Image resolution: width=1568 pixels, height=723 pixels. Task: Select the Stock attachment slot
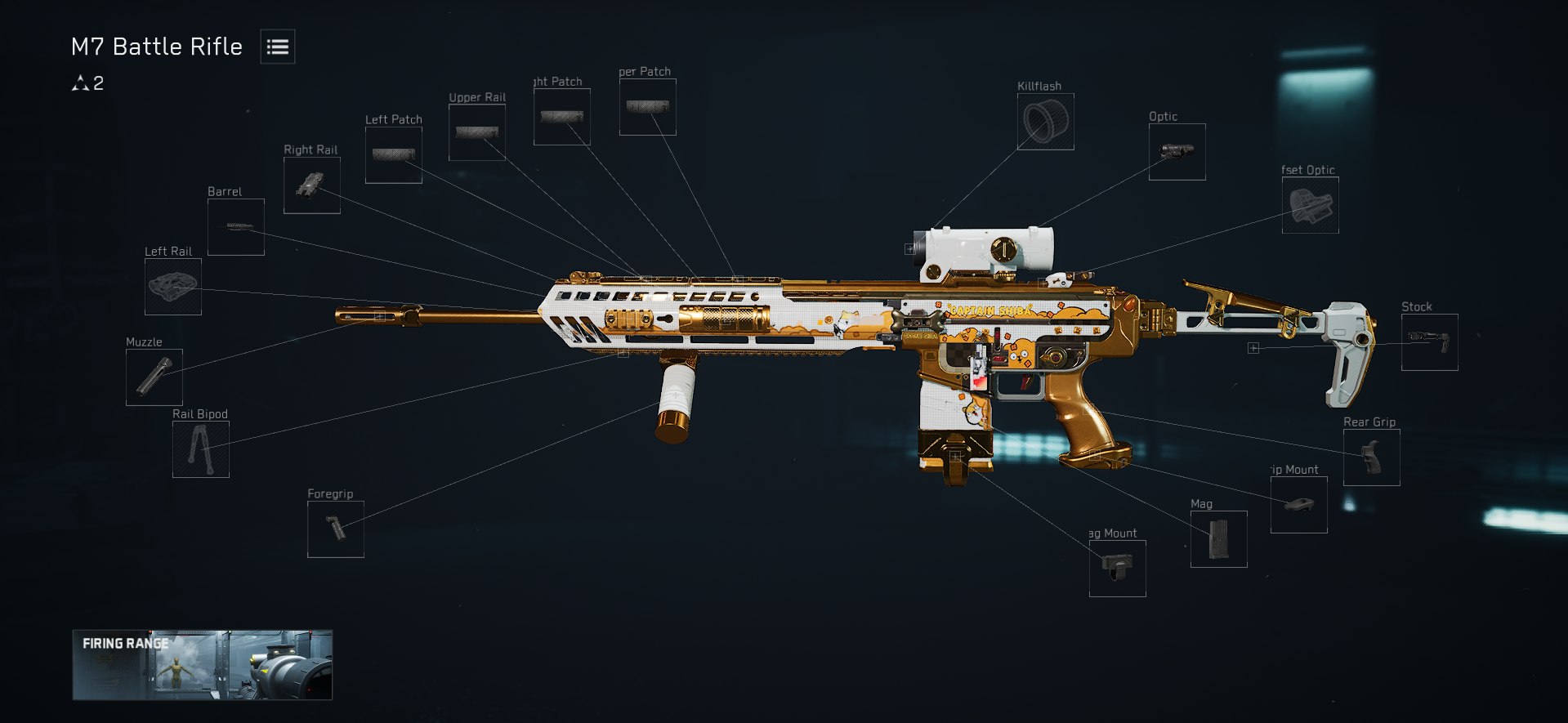(x=1430, y=342)
